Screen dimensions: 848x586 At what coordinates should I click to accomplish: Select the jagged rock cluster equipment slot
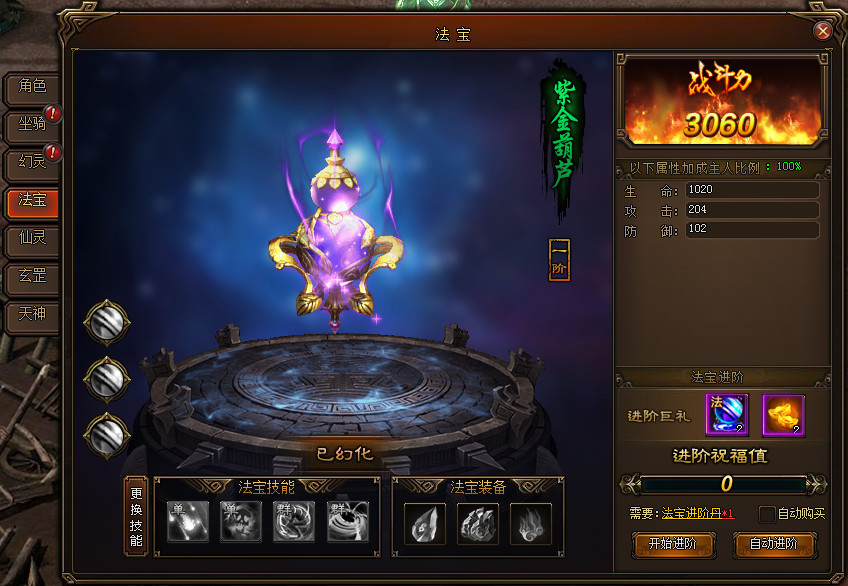478,522
